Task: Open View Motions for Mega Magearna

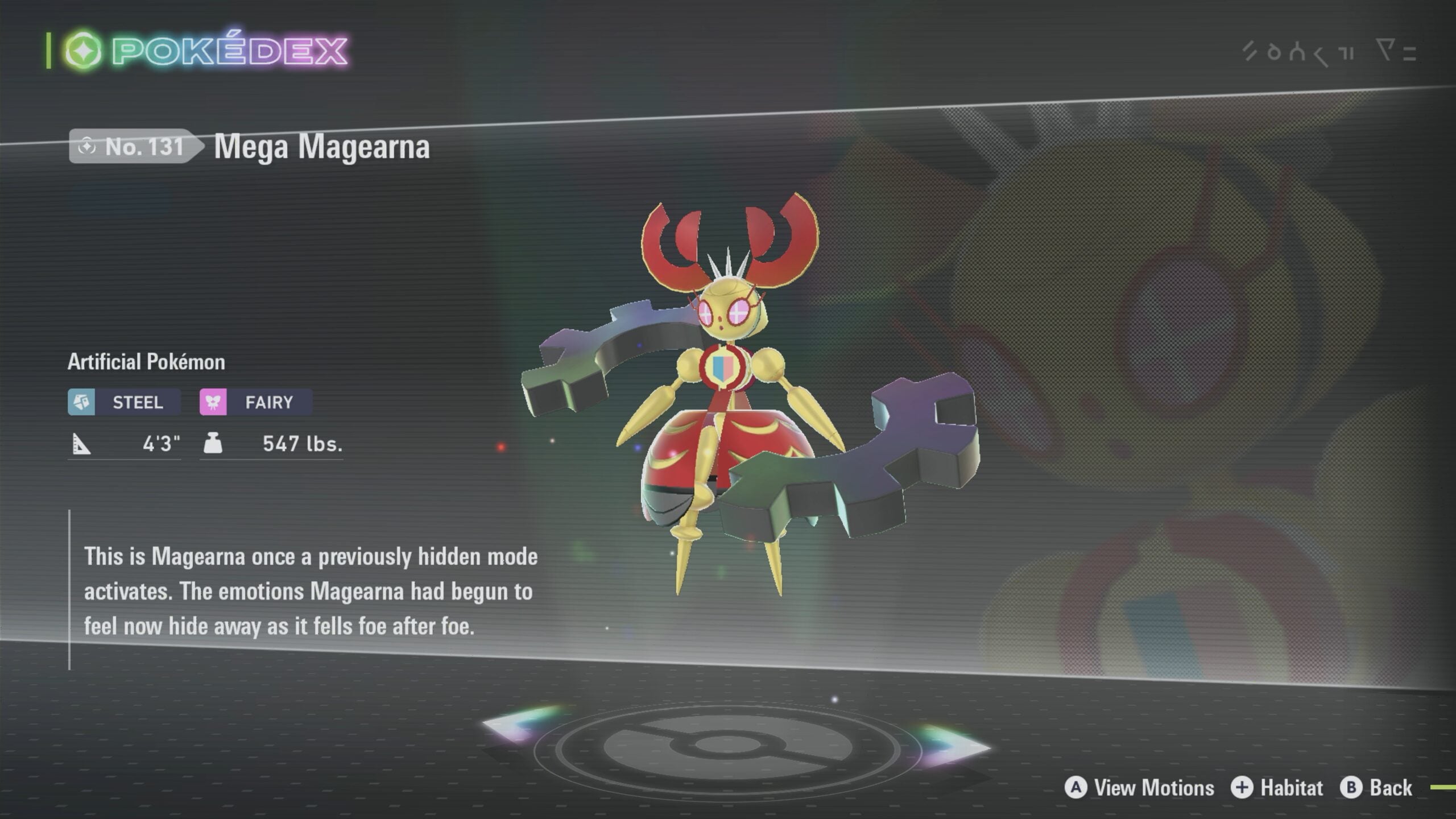Action: pyautogui.click(x=1139, y=788)
